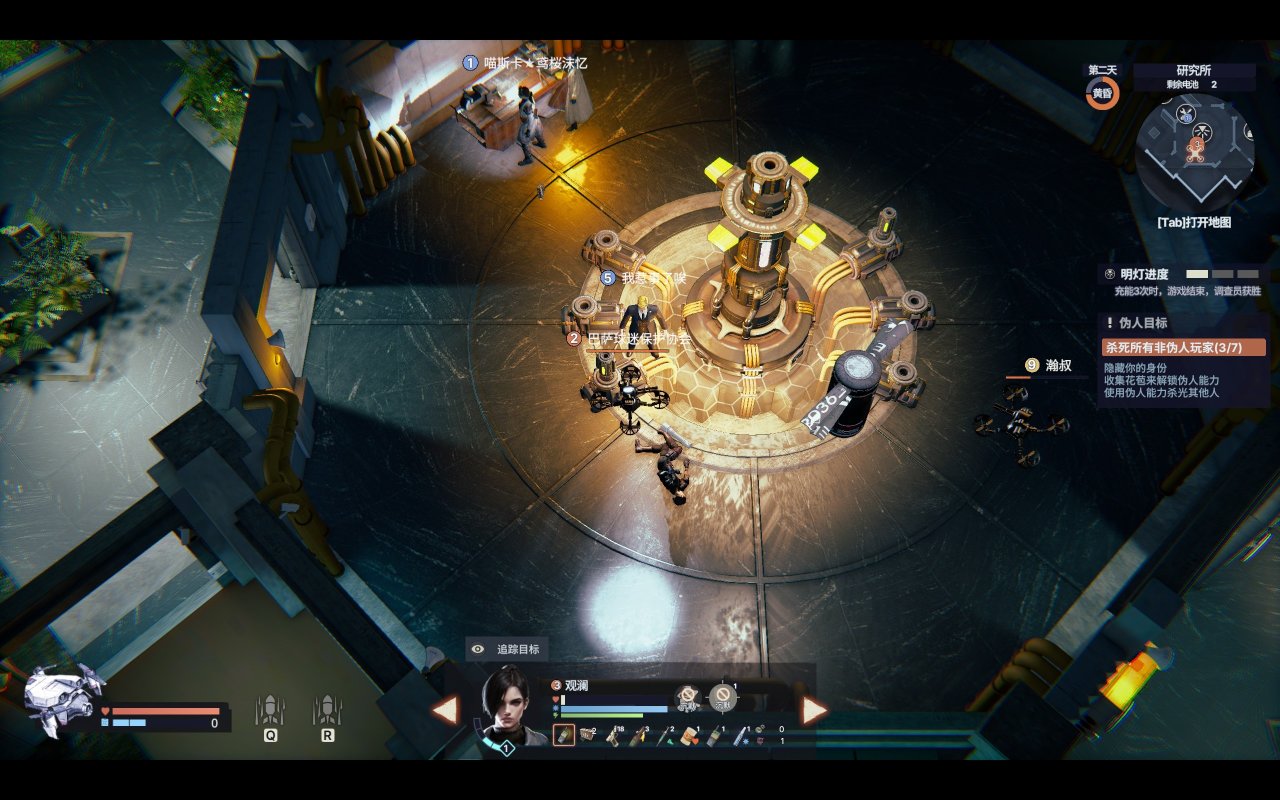This screenshot has height=800, width=1280.
Task: Switch to next spectated player with right arrow
Action: [x=814, y=710]
